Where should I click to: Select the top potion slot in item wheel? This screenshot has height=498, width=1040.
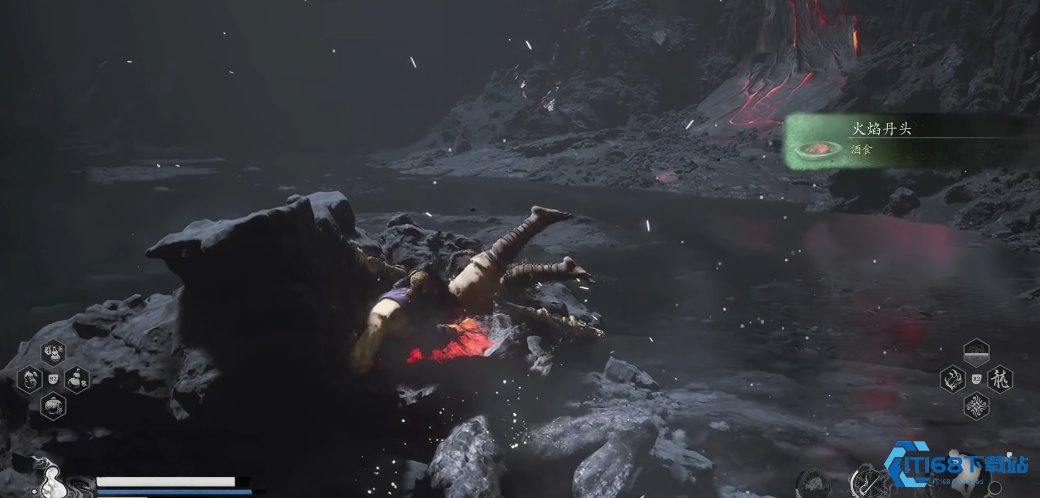coord(52,353)
